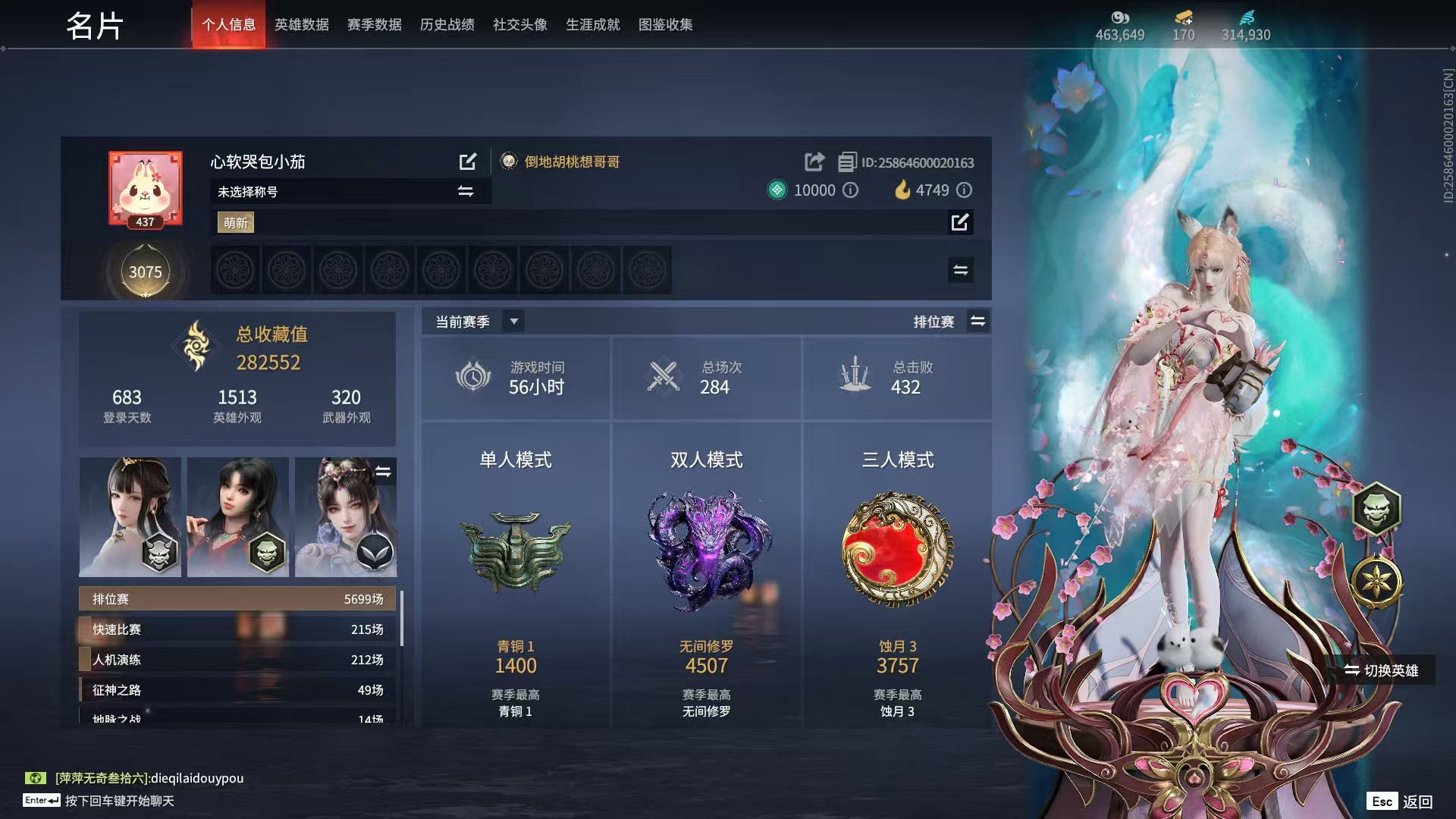The height and width of the screenshot is (819, 1456).
Task: Click the info icon beside 10000 currency
Action: tap(851, 190)
